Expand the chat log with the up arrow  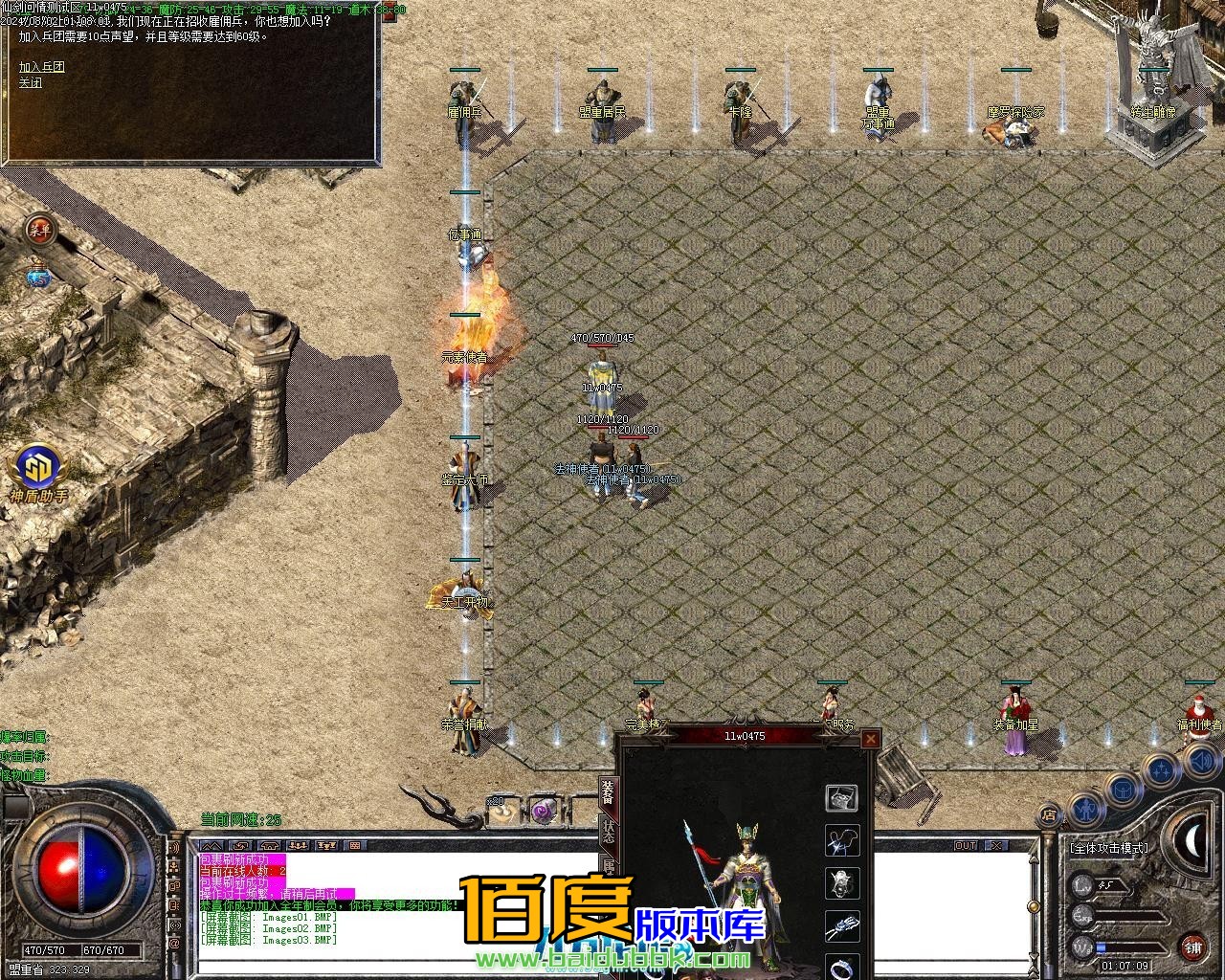[x=212, y=845]
